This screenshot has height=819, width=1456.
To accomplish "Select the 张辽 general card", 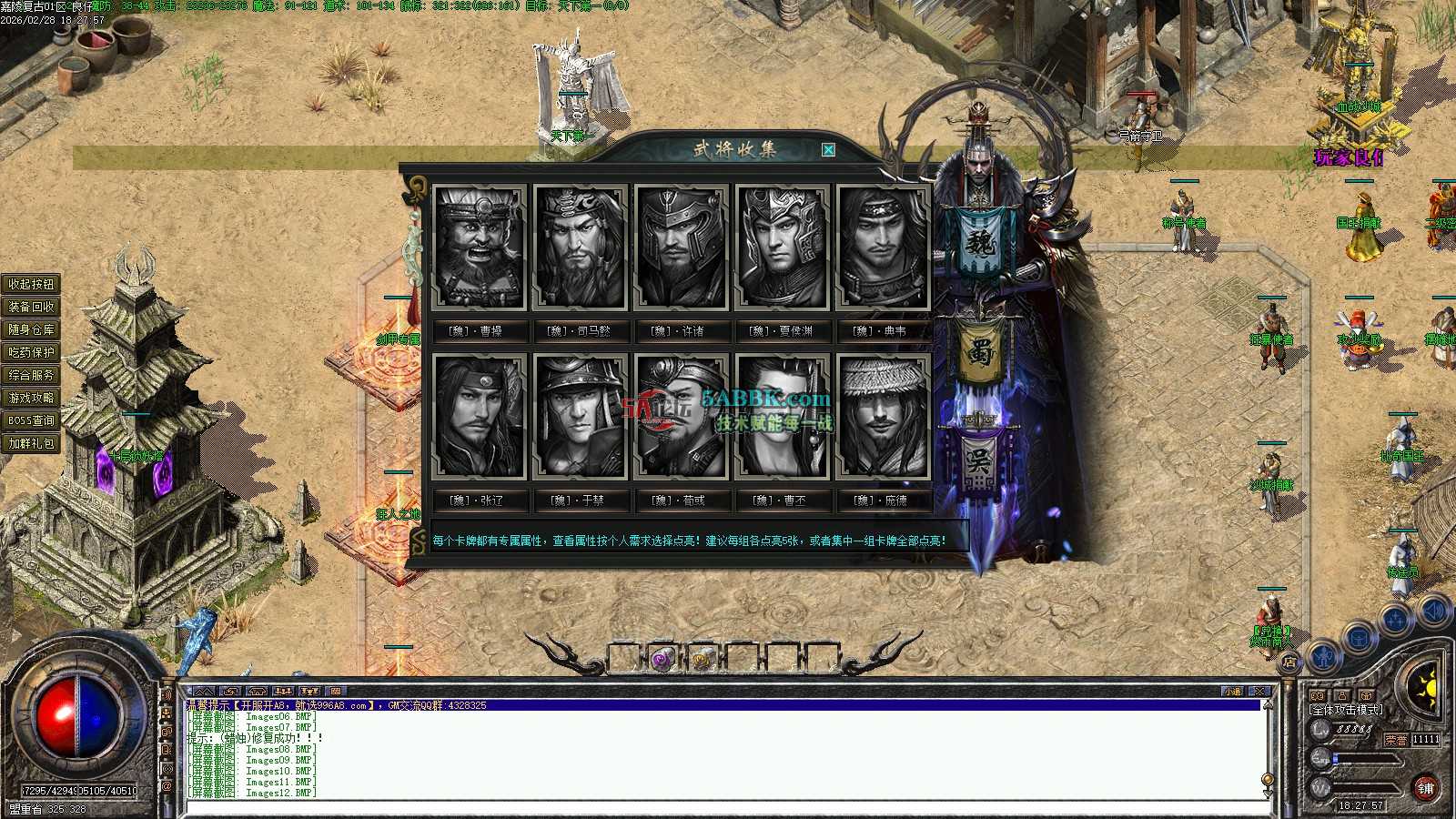I will 480,417.
